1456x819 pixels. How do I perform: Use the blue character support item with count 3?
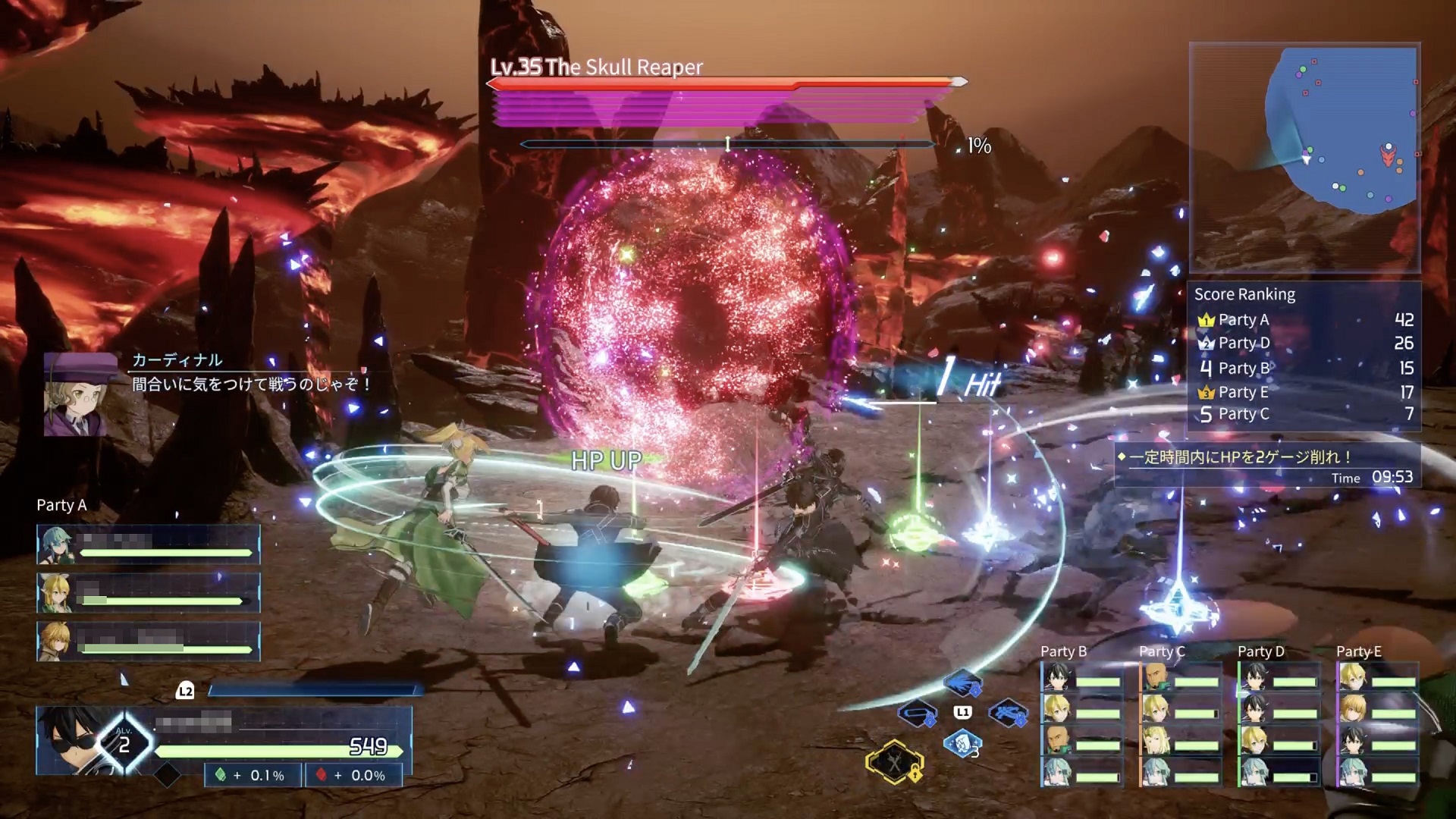962,744
